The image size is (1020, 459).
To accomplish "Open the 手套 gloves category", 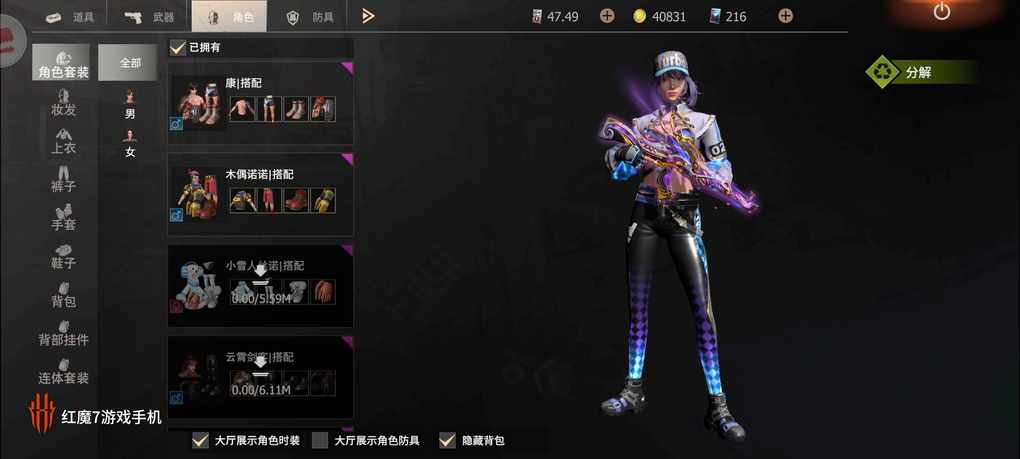I will pyautogui.click(x=63, y=216).
